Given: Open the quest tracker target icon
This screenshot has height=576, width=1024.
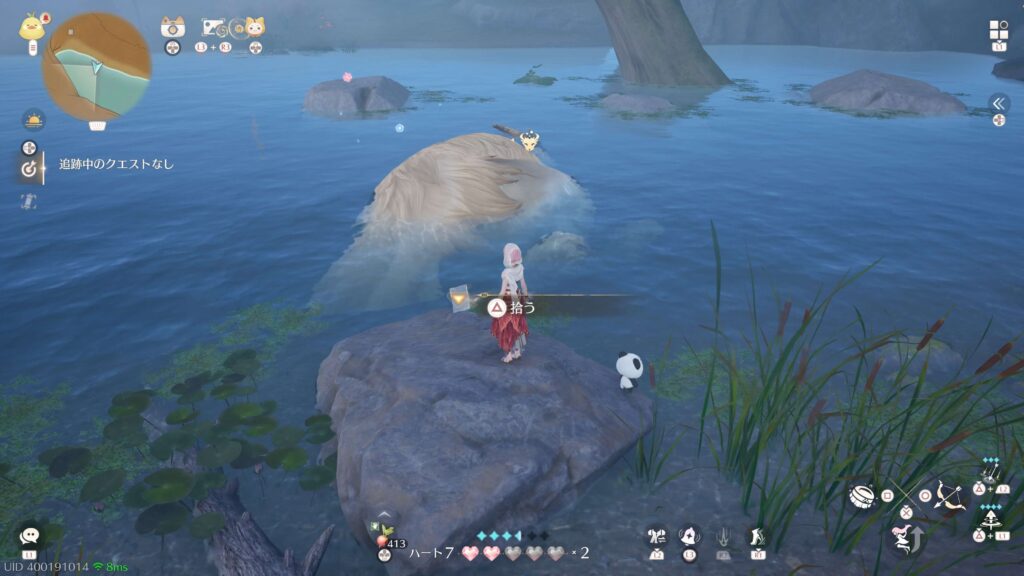Looking at the screenshot, I should (x=29, y=169).
